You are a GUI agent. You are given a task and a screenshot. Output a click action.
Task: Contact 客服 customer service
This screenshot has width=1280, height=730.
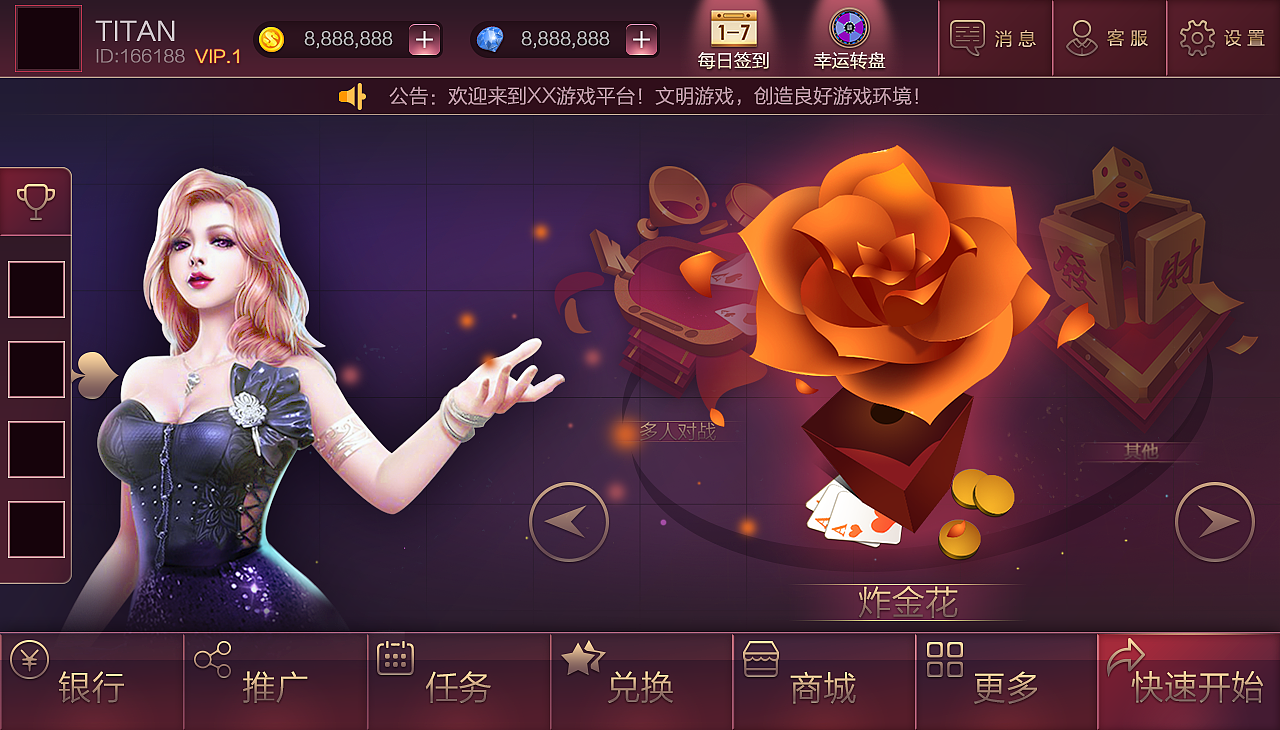point(1108,38)
